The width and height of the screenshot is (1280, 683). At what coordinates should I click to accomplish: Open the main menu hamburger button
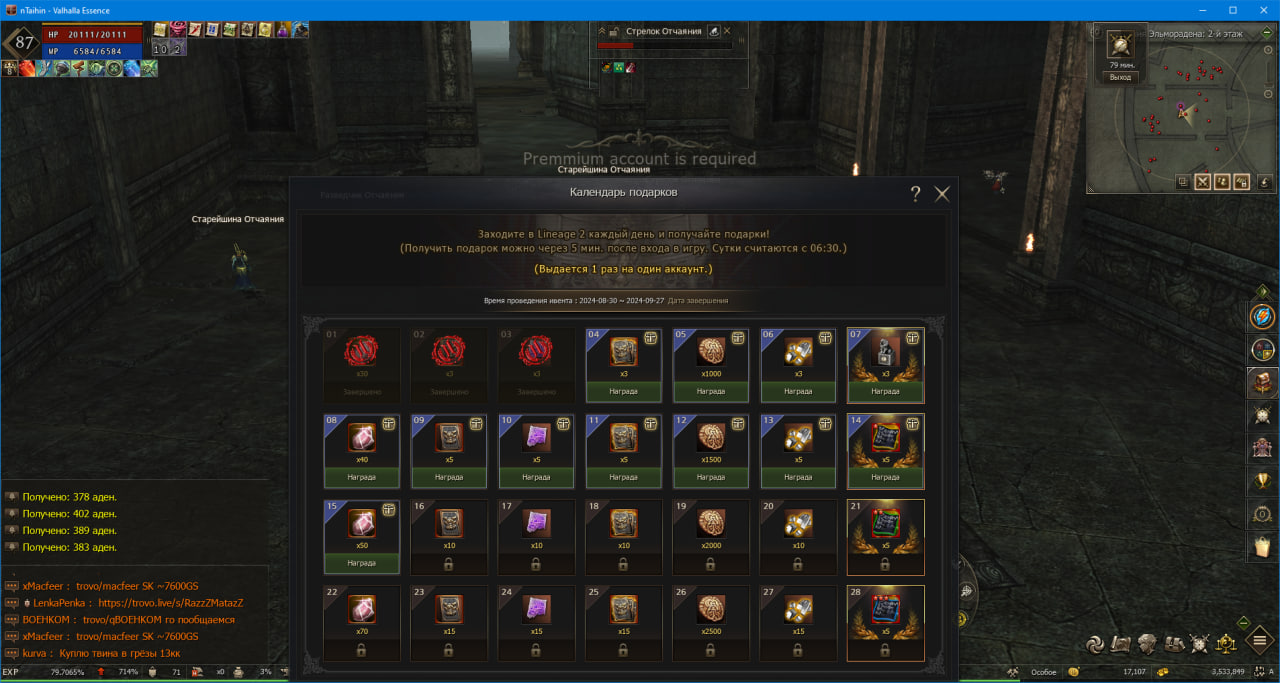[1259, 639]
